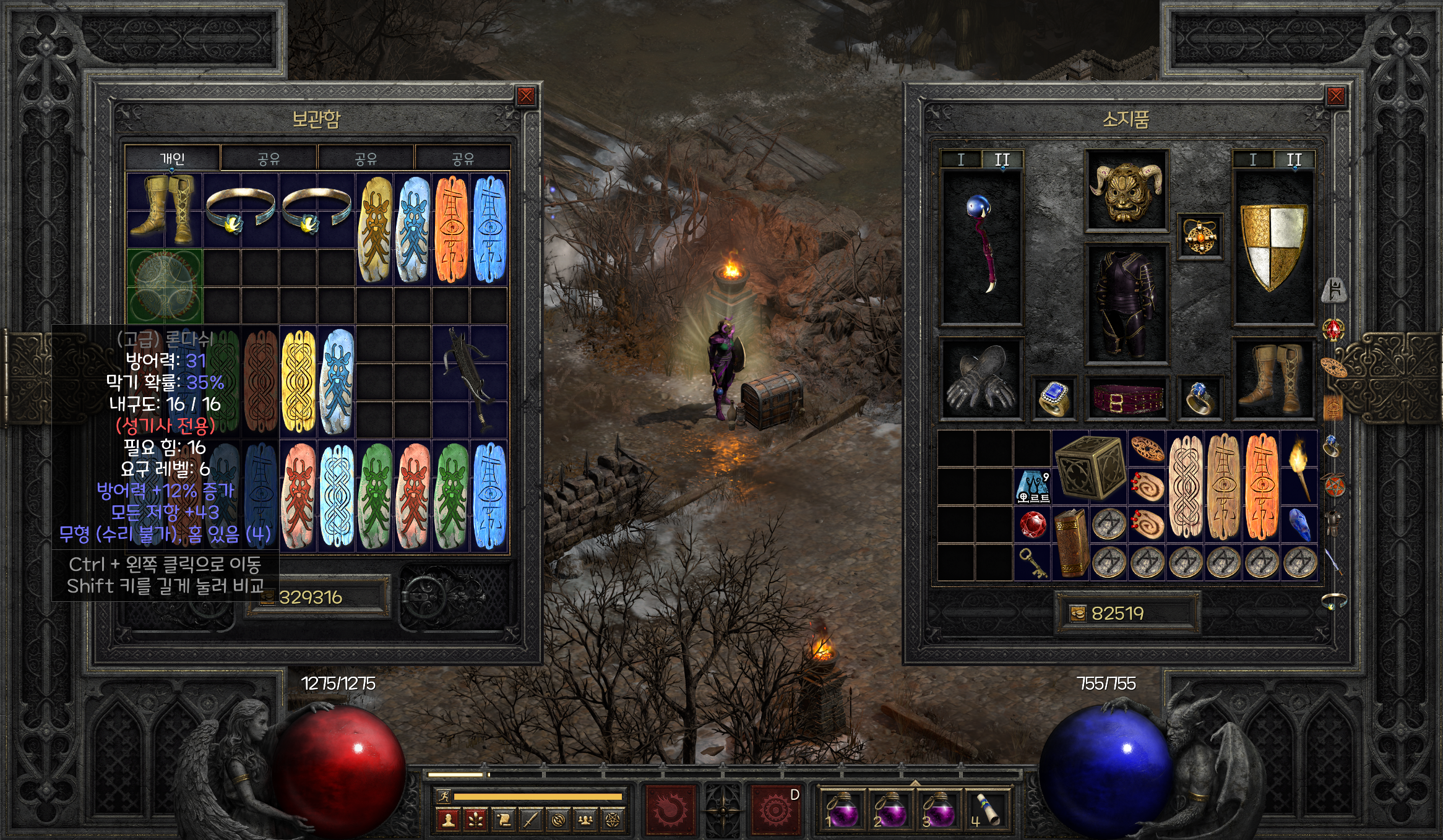Viewport: 1443px width, 840px height.
Task: Click the equipped quartered heraldic shield
Action: point(1273,247)
